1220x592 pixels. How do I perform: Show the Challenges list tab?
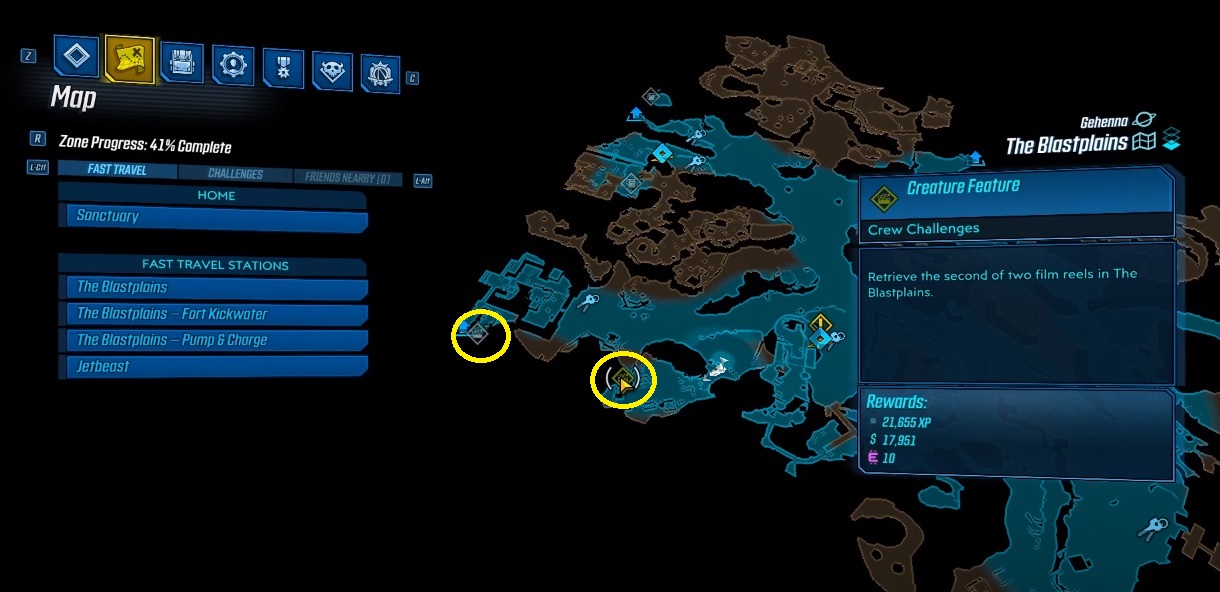[235, 174]
